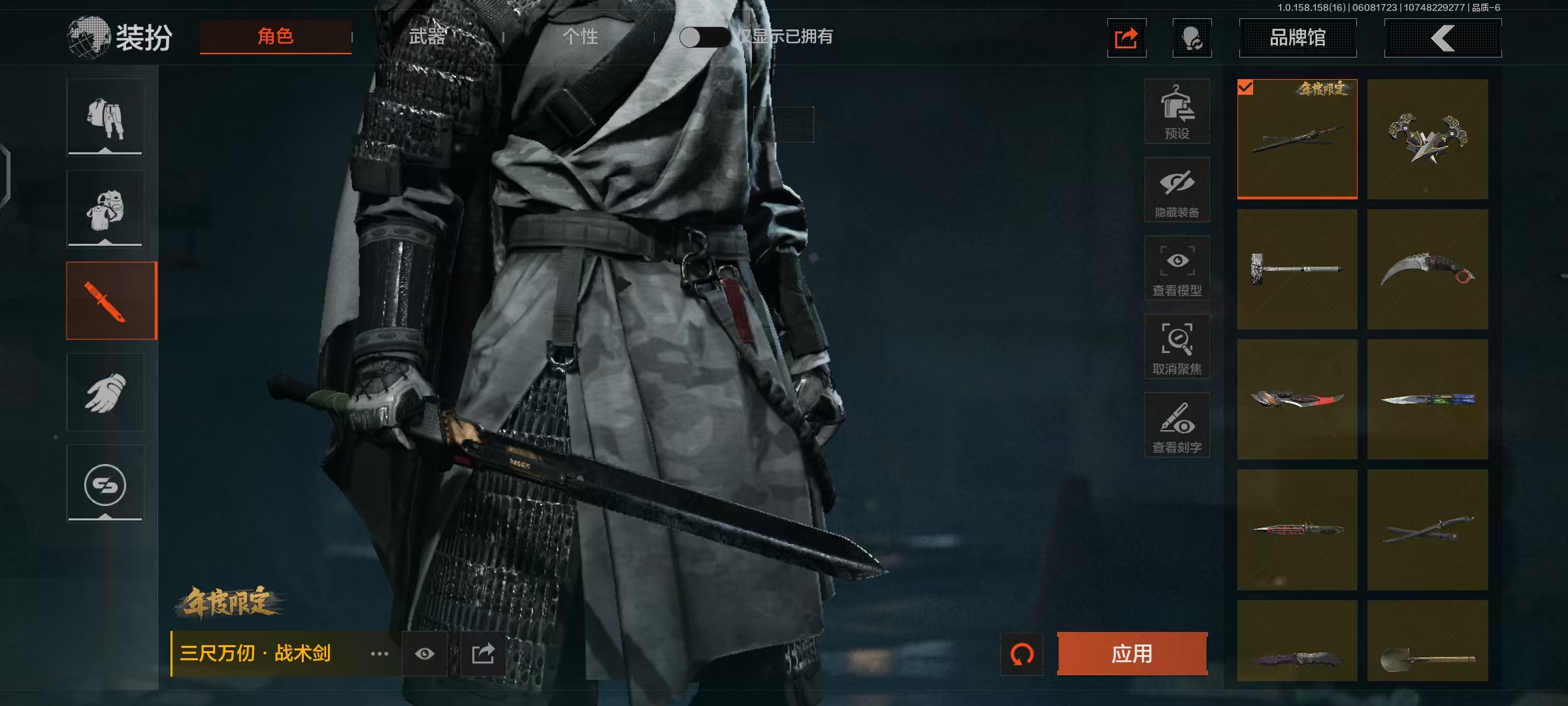Choose the sledgehammer melee skin
Screen dimensions: 1568x706
[x=1297, y=269]
